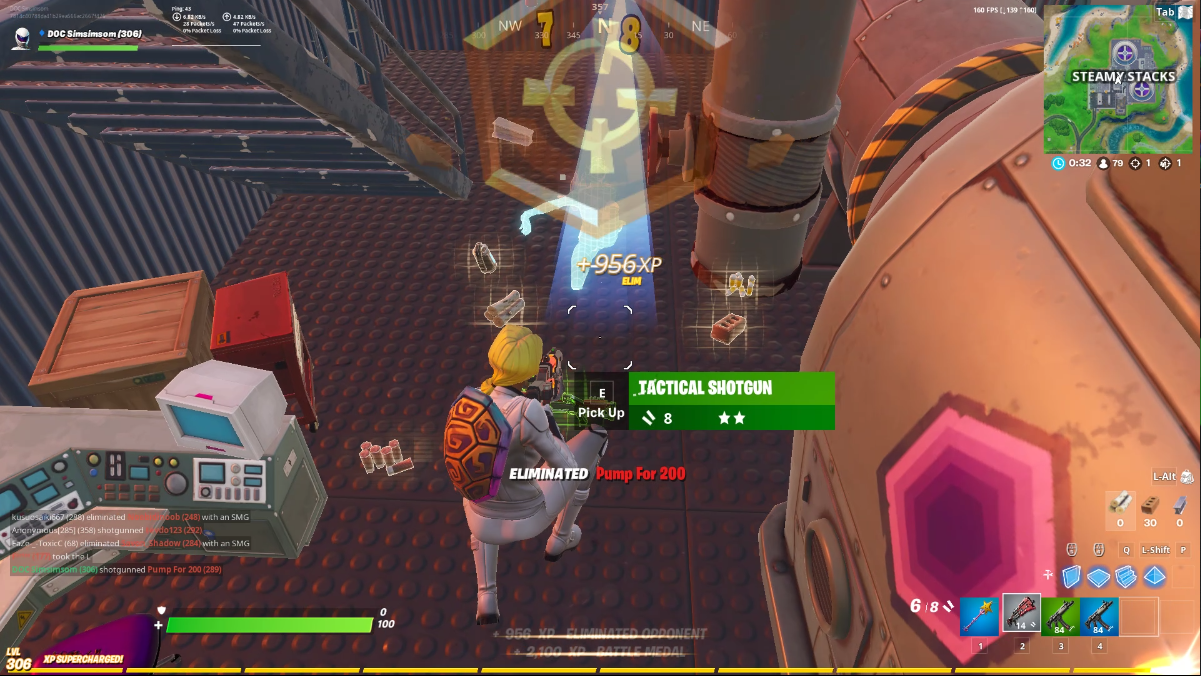Choose the floor building piece
The image size is (1201, 676).
point(1098,577)
